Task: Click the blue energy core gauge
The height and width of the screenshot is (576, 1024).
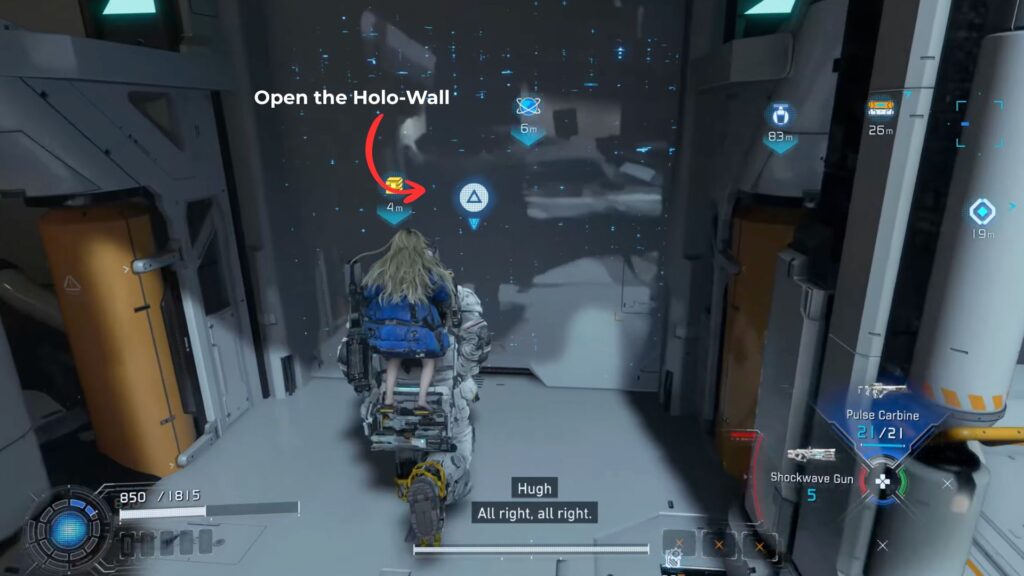Action: tap(71, 527)
